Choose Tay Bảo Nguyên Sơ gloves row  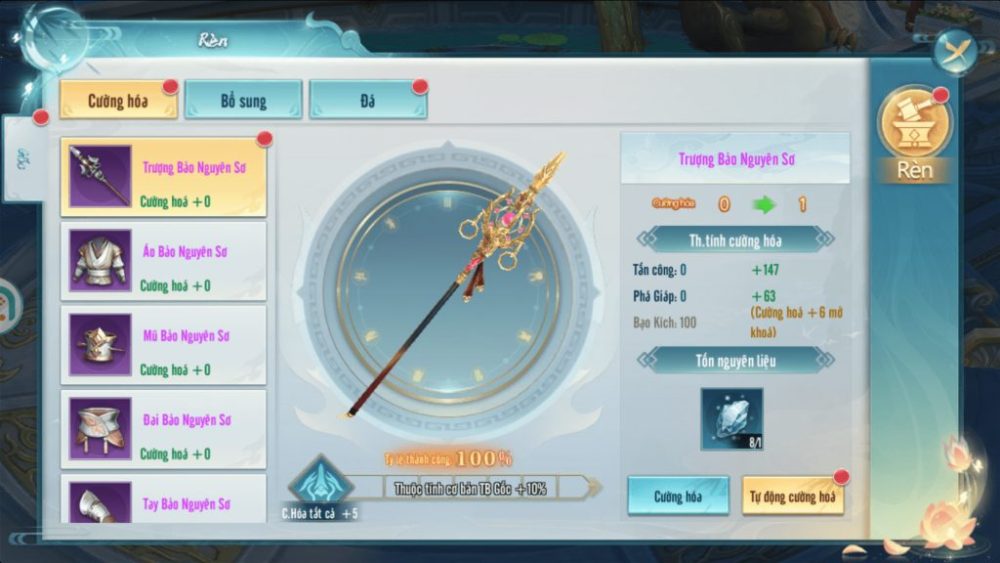coord(164,500)
